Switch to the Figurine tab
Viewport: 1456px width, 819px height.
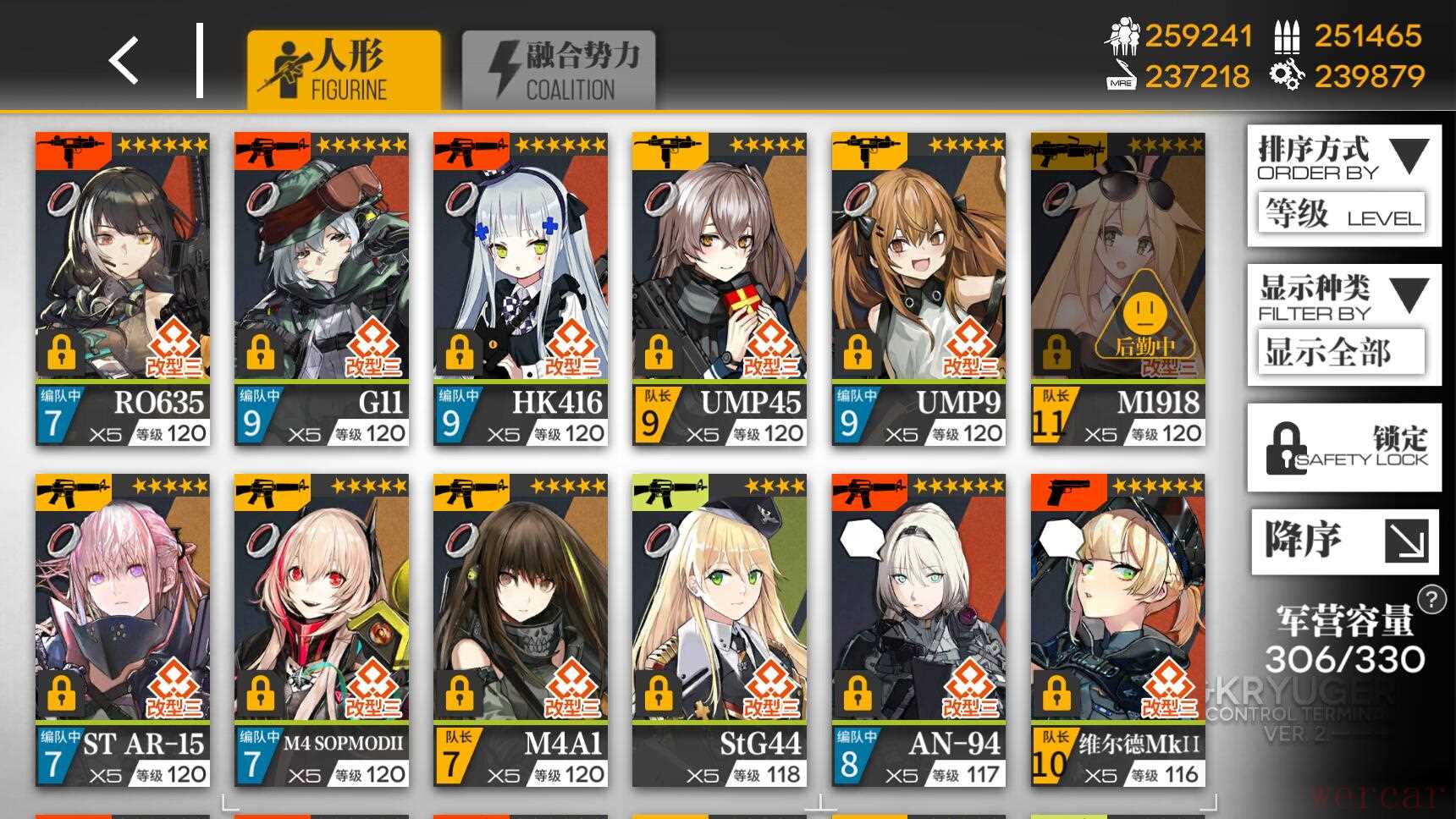pos(343,69)
